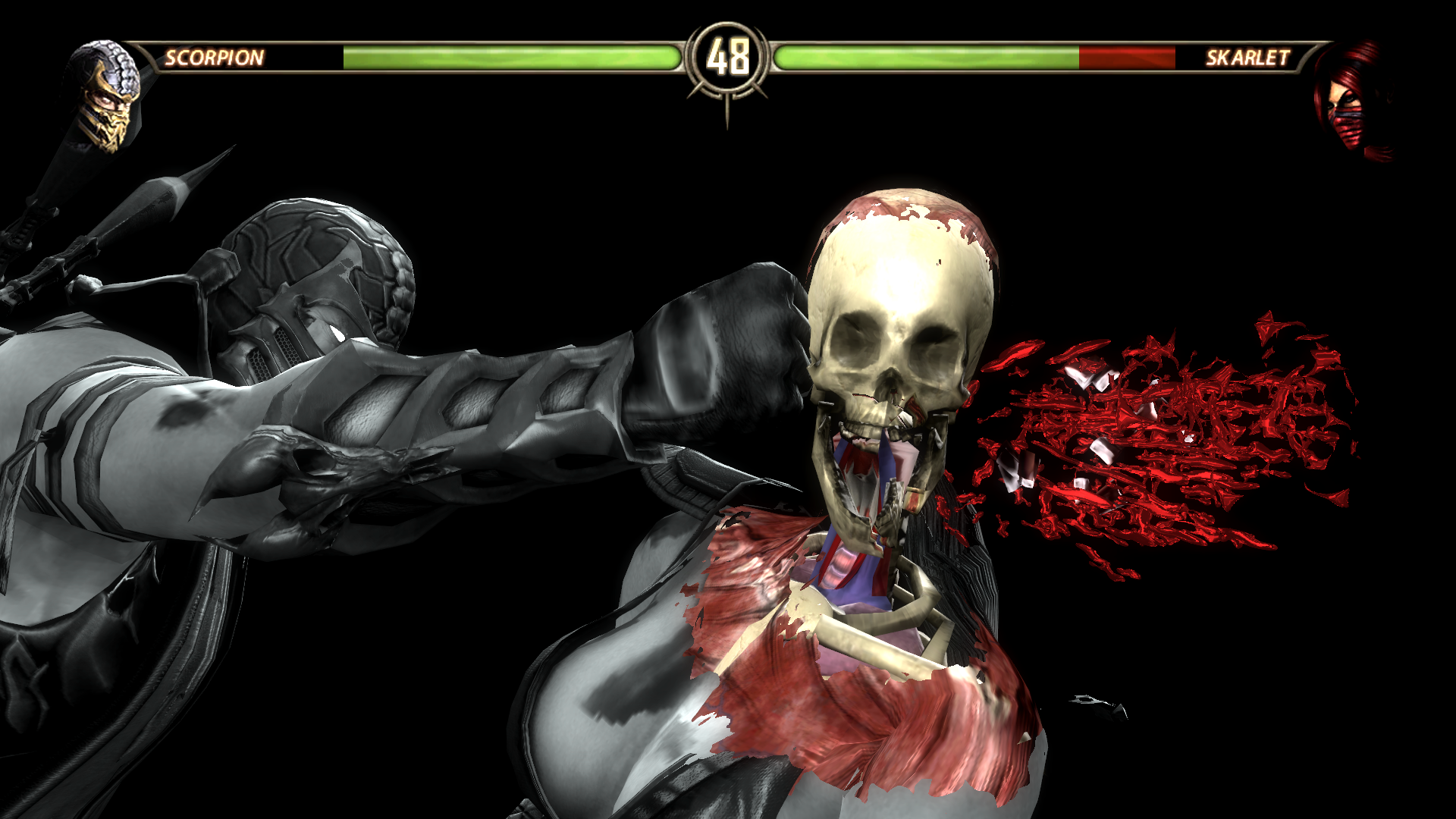Click Scorpion's masked portrait icon
Image resolution: width=1456 pixels, height=819 pixels.
pyautogui.click(x=105, y=96)
